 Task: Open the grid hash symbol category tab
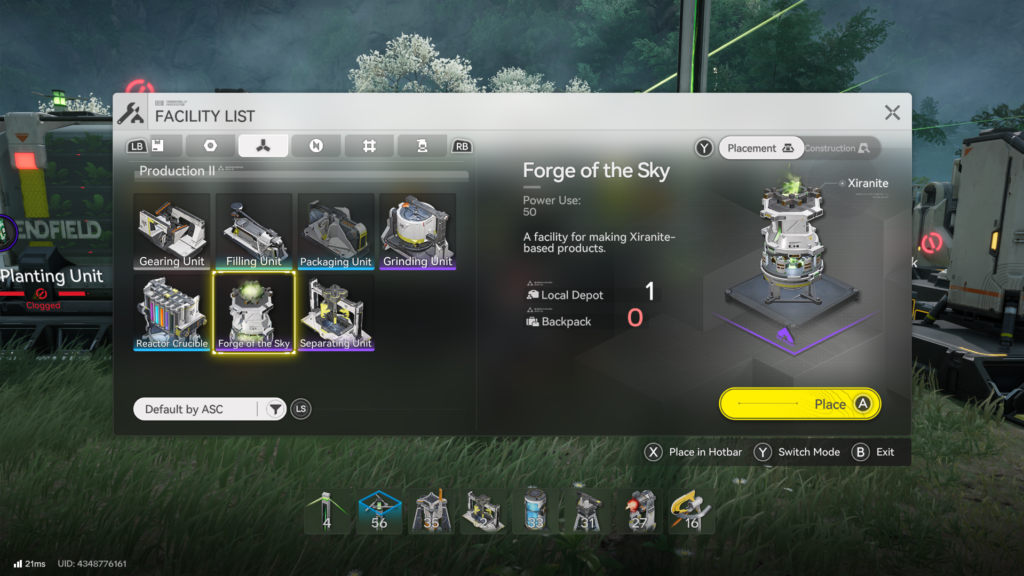tap(369, 146)
